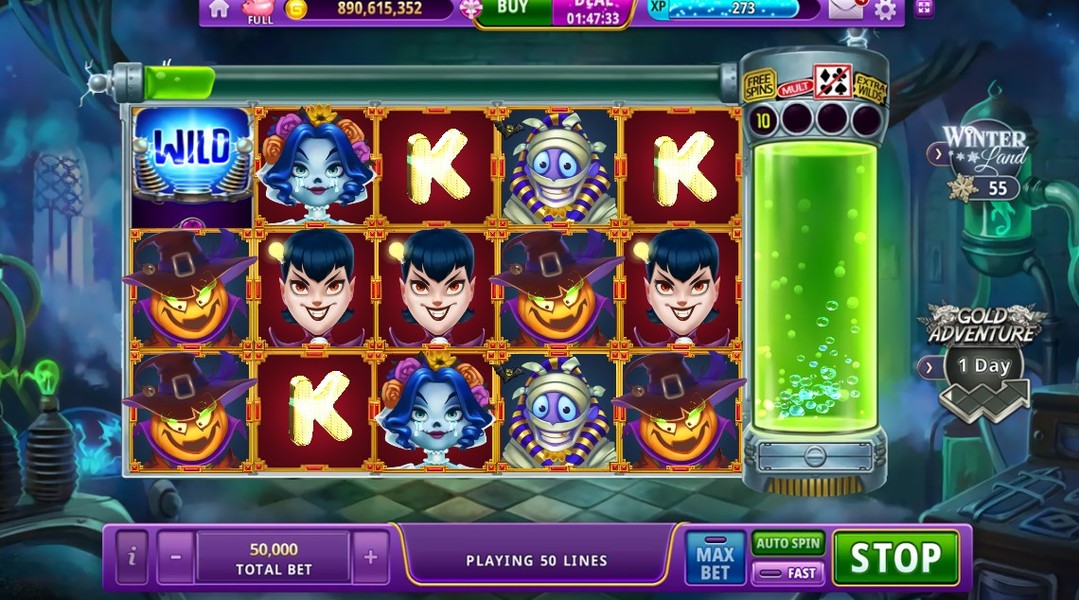Stop the spinning reels

coord(895,558)
